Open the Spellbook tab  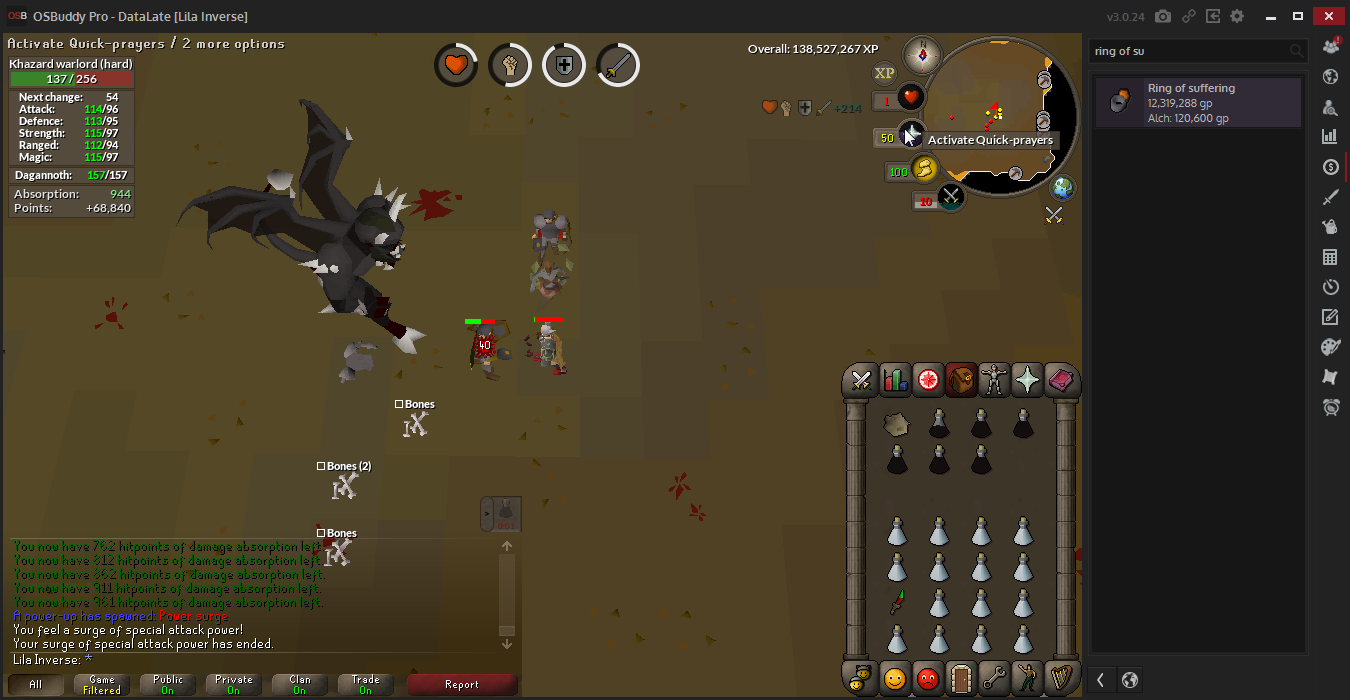(x=1060, y=381)
